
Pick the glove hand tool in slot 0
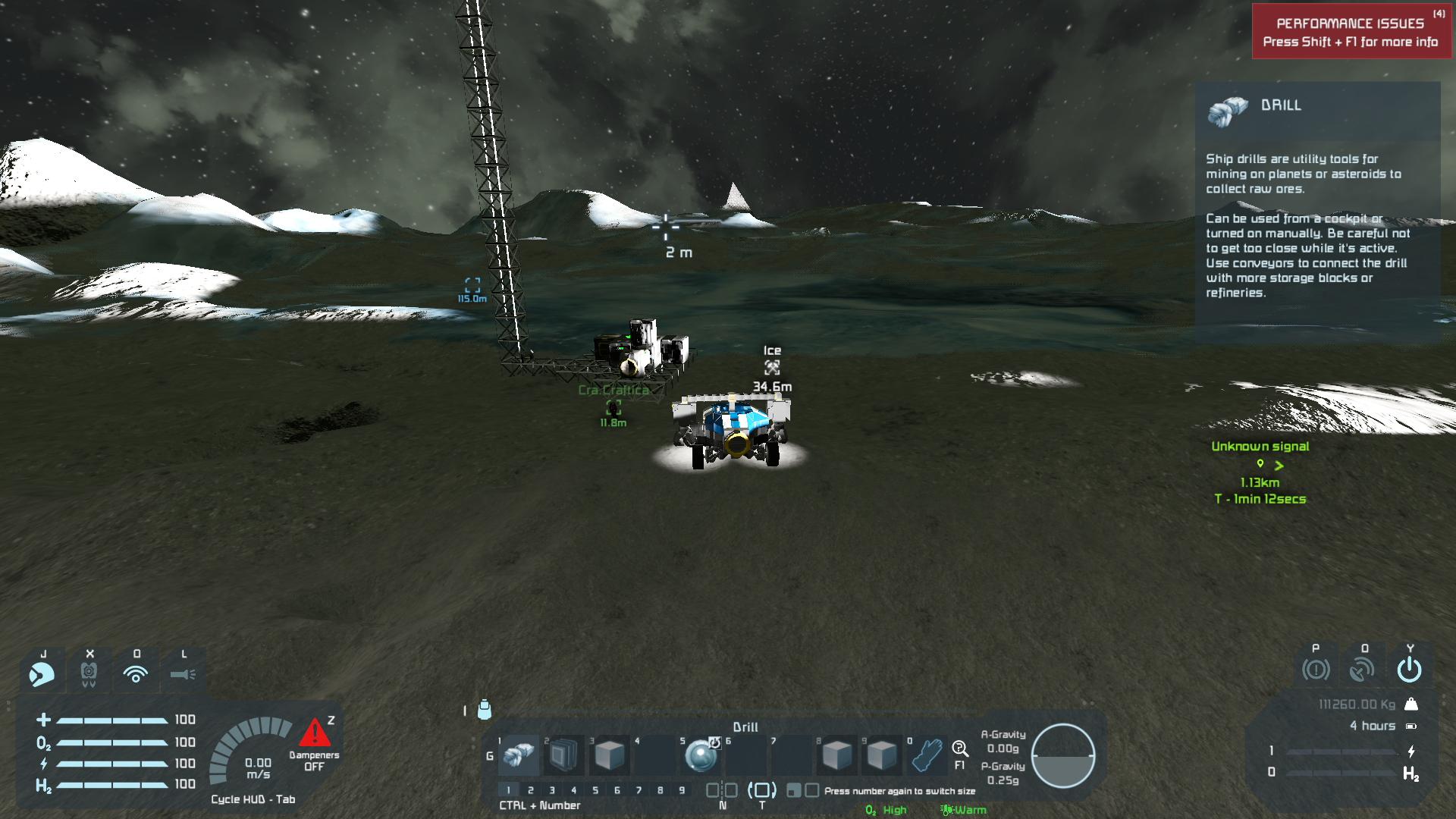click(x=927, y=755)
